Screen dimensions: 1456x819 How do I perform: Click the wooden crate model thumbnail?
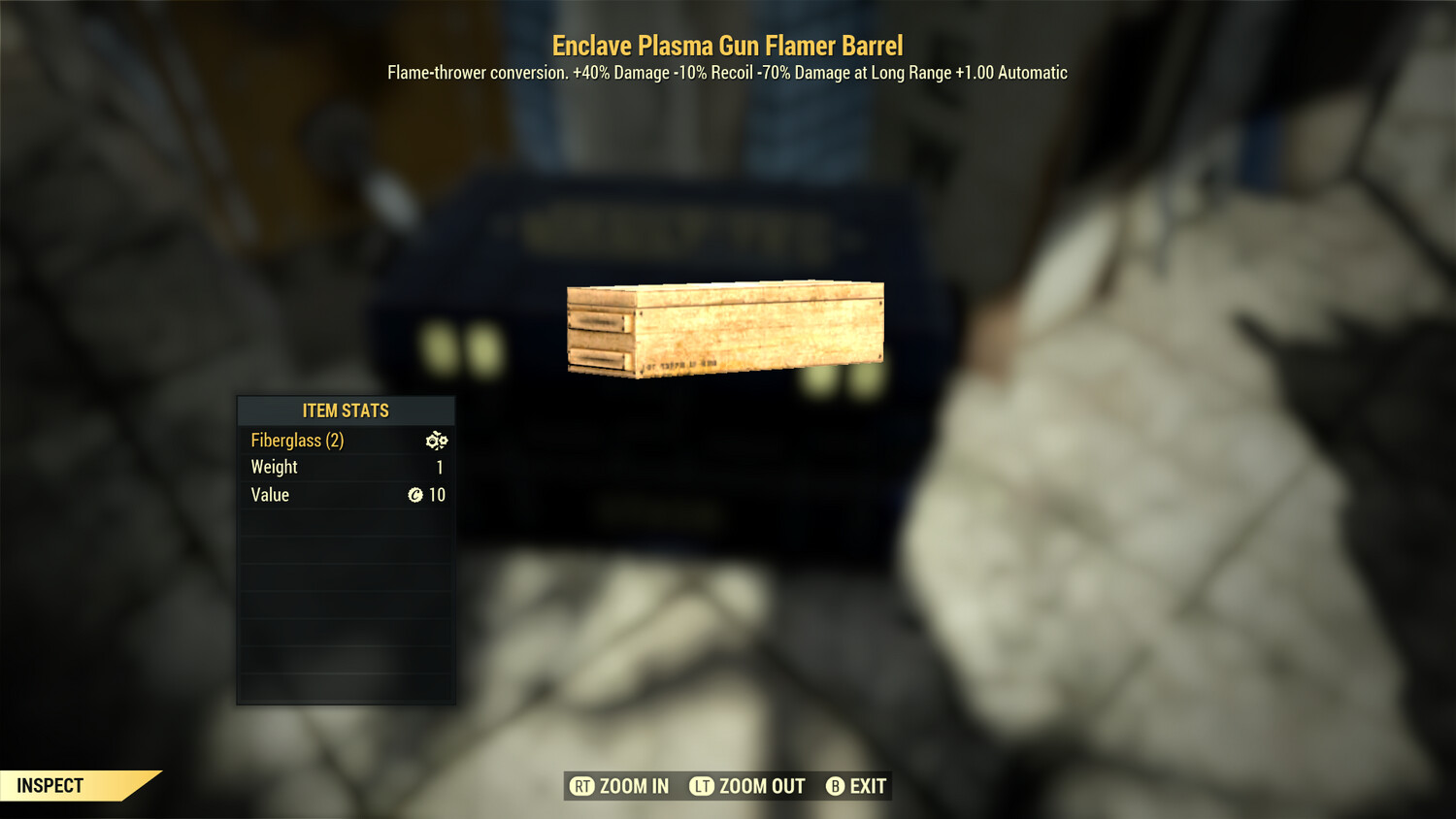(724, 326)
